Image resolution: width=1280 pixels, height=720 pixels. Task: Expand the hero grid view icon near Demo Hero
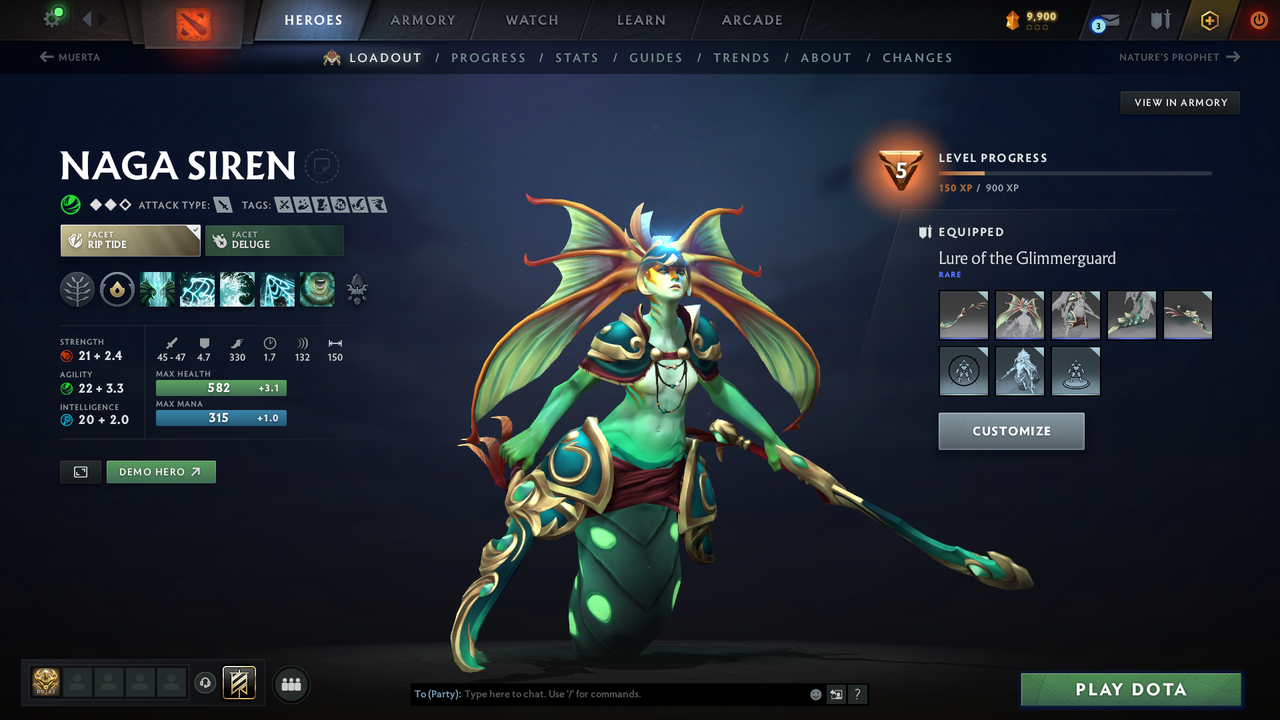pos(80,471)
